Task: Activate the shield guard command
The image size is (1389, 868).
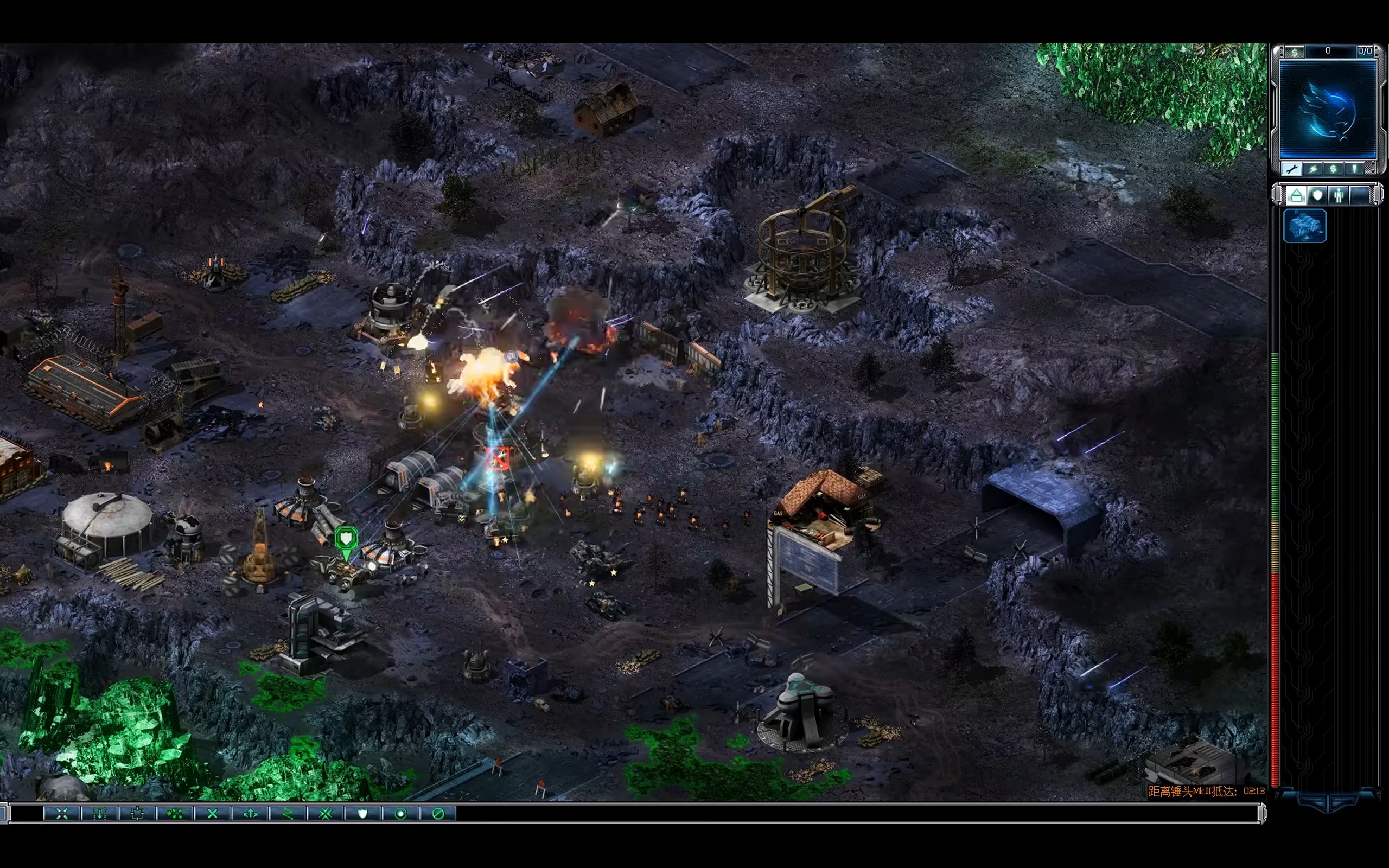Action: click(x=363, y=813)
